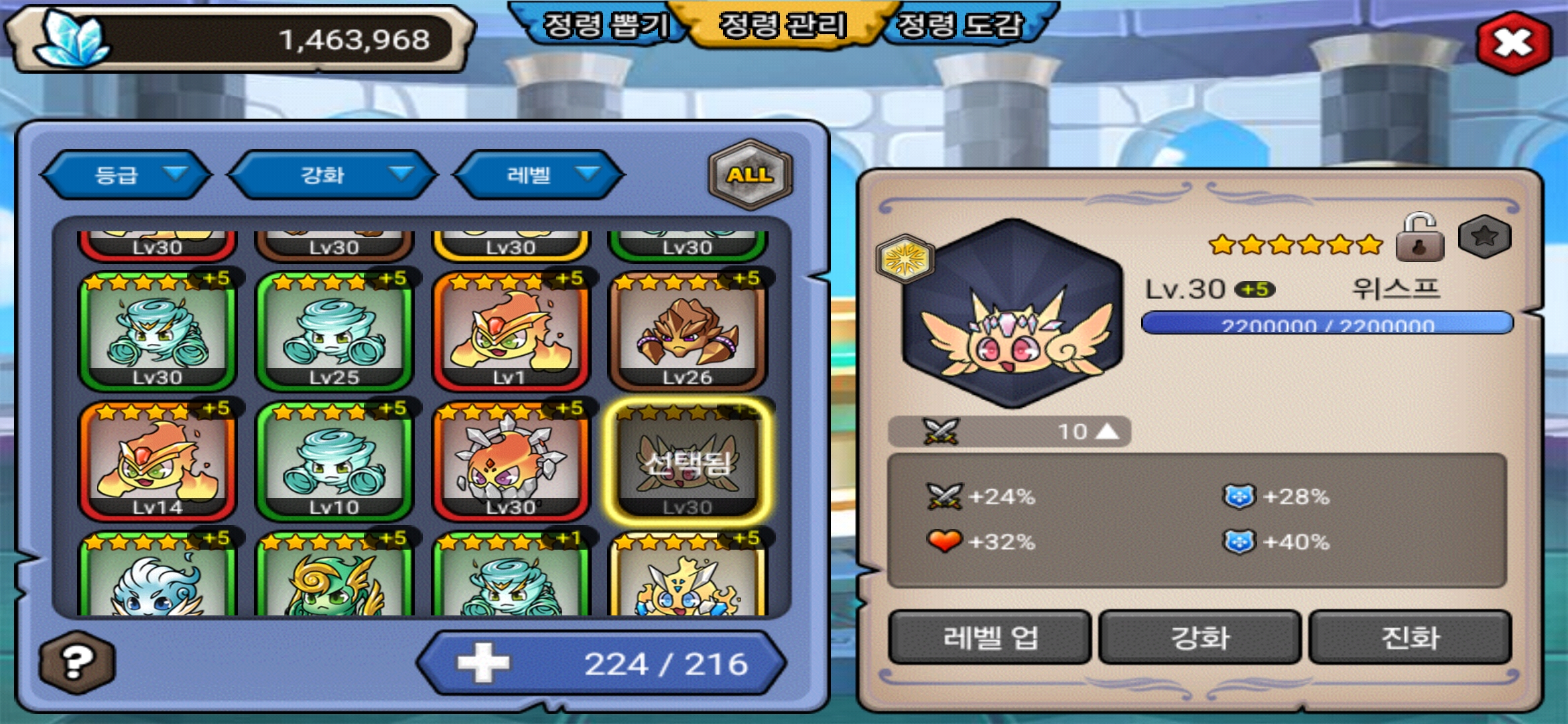Click the ALL hexagon filter button
Viewport: 1568px width, 724px height.
[x=750, y=174]
